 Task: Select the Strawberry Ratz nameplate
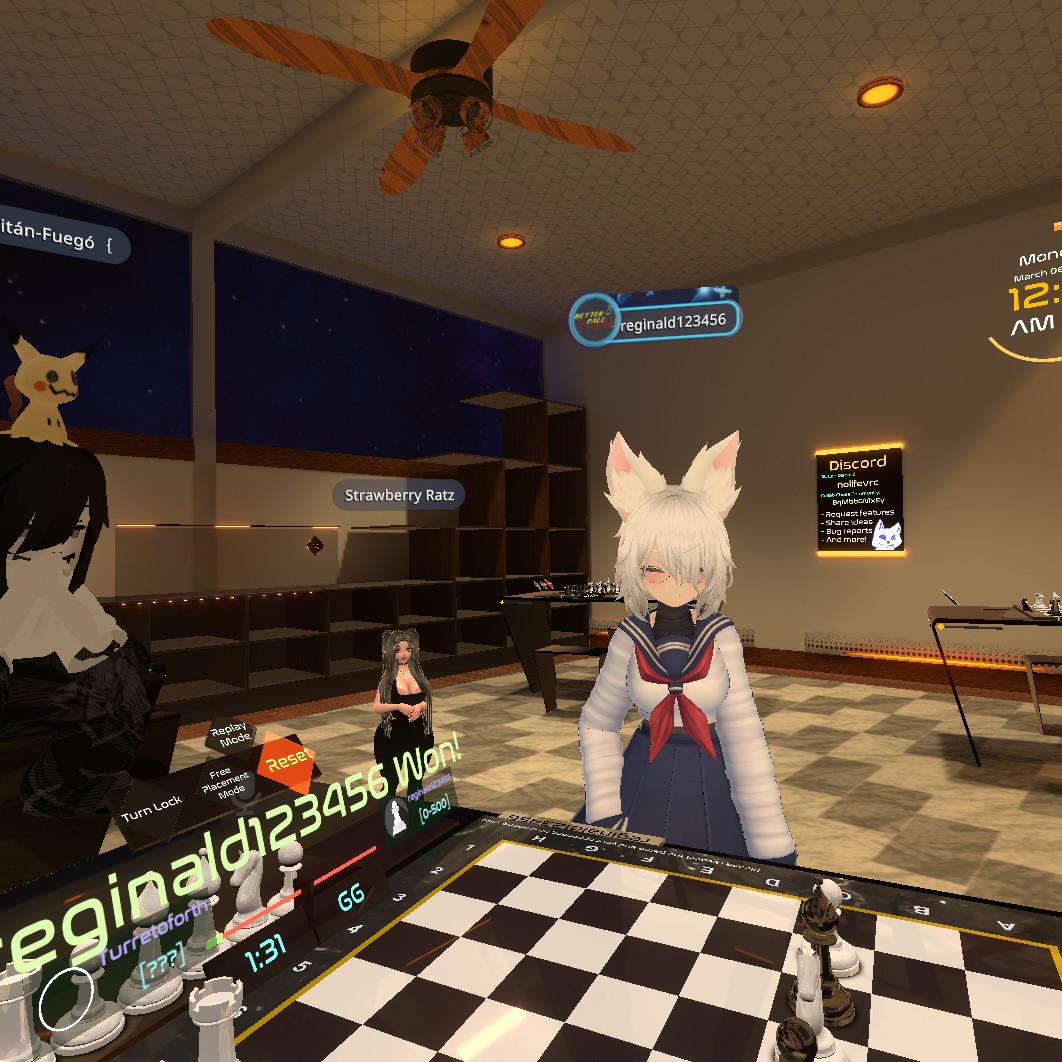398,495
